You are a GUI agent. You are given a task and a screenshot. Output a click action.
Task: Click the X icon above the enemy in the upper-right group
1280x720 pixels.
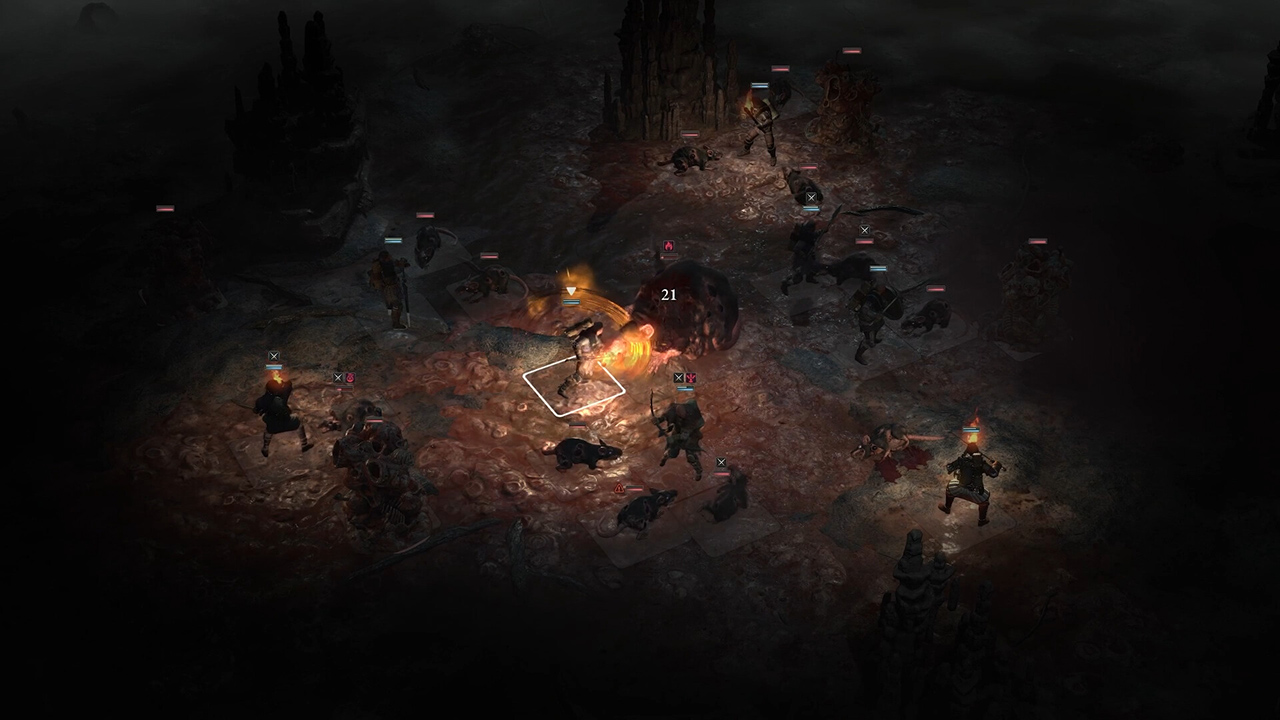point(865,230)
